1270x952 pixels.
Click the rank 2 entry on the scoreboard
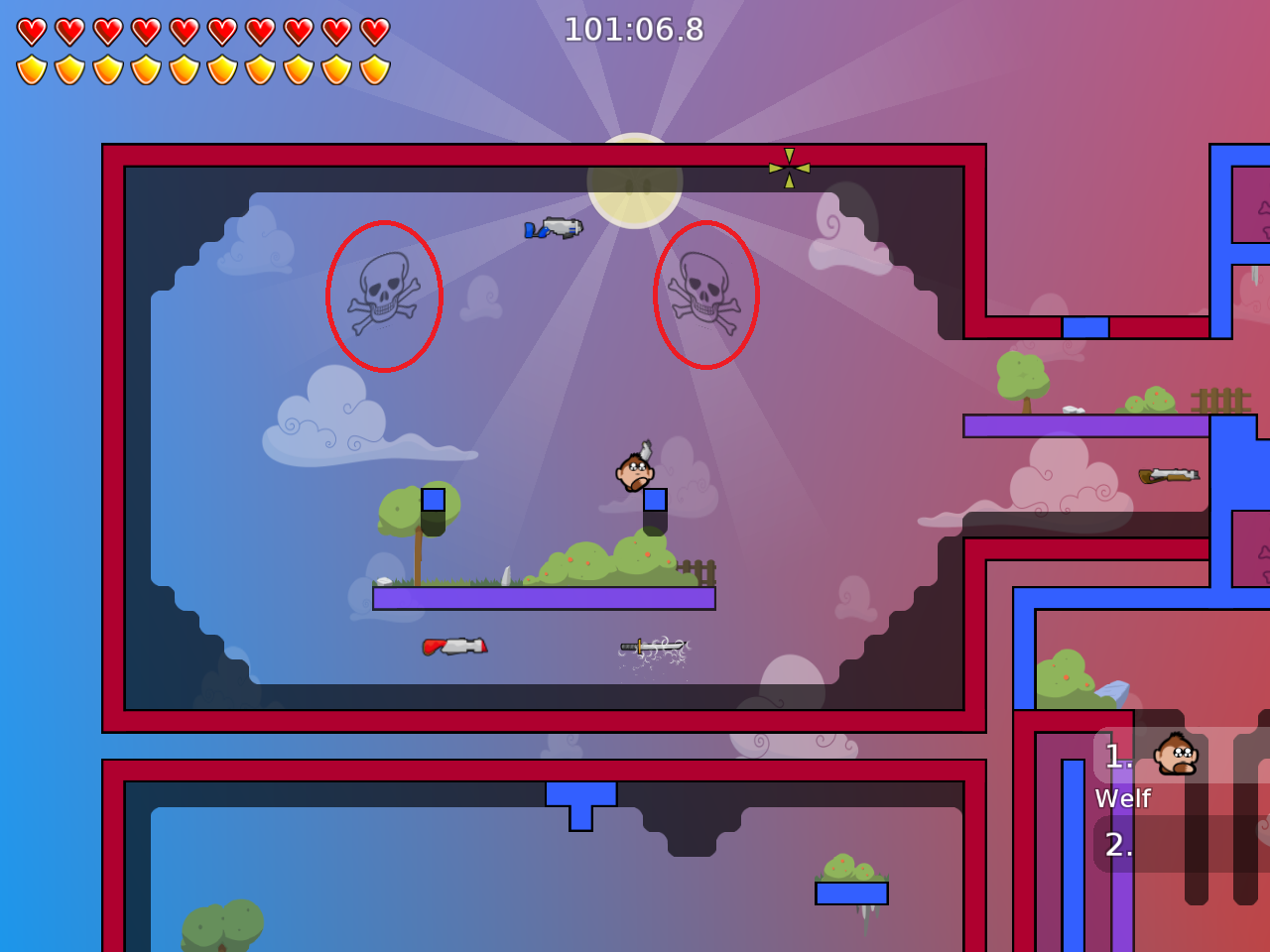tap(1119, 846)
